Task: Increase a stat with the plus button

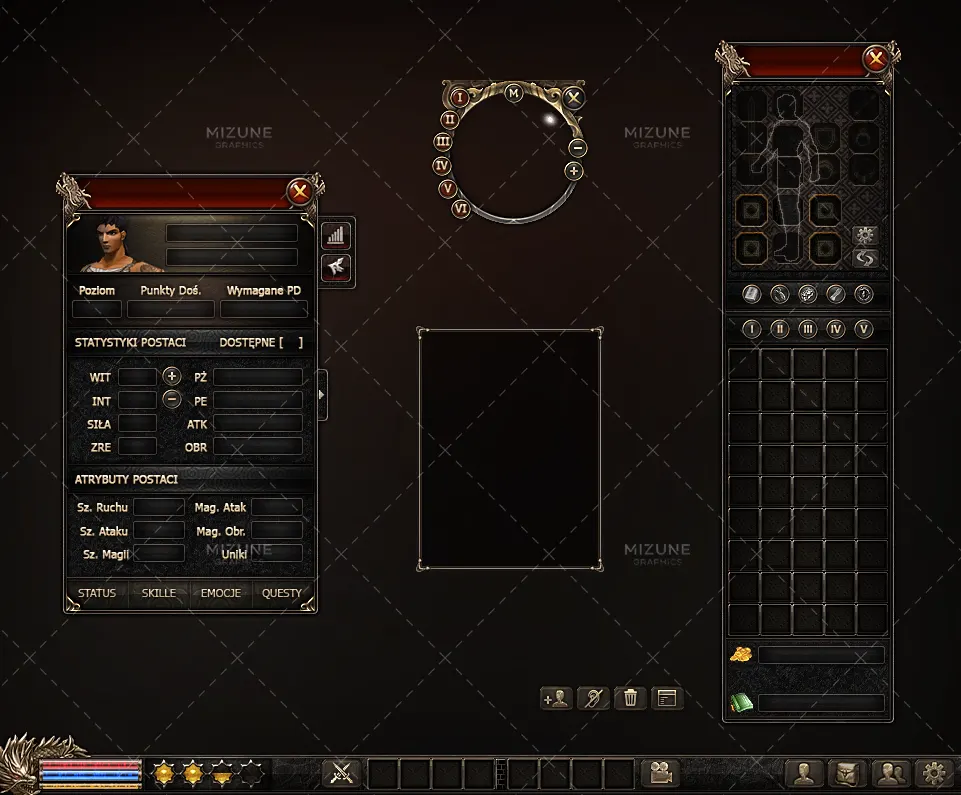Action: pyautogui.click(x=172, y=377)
